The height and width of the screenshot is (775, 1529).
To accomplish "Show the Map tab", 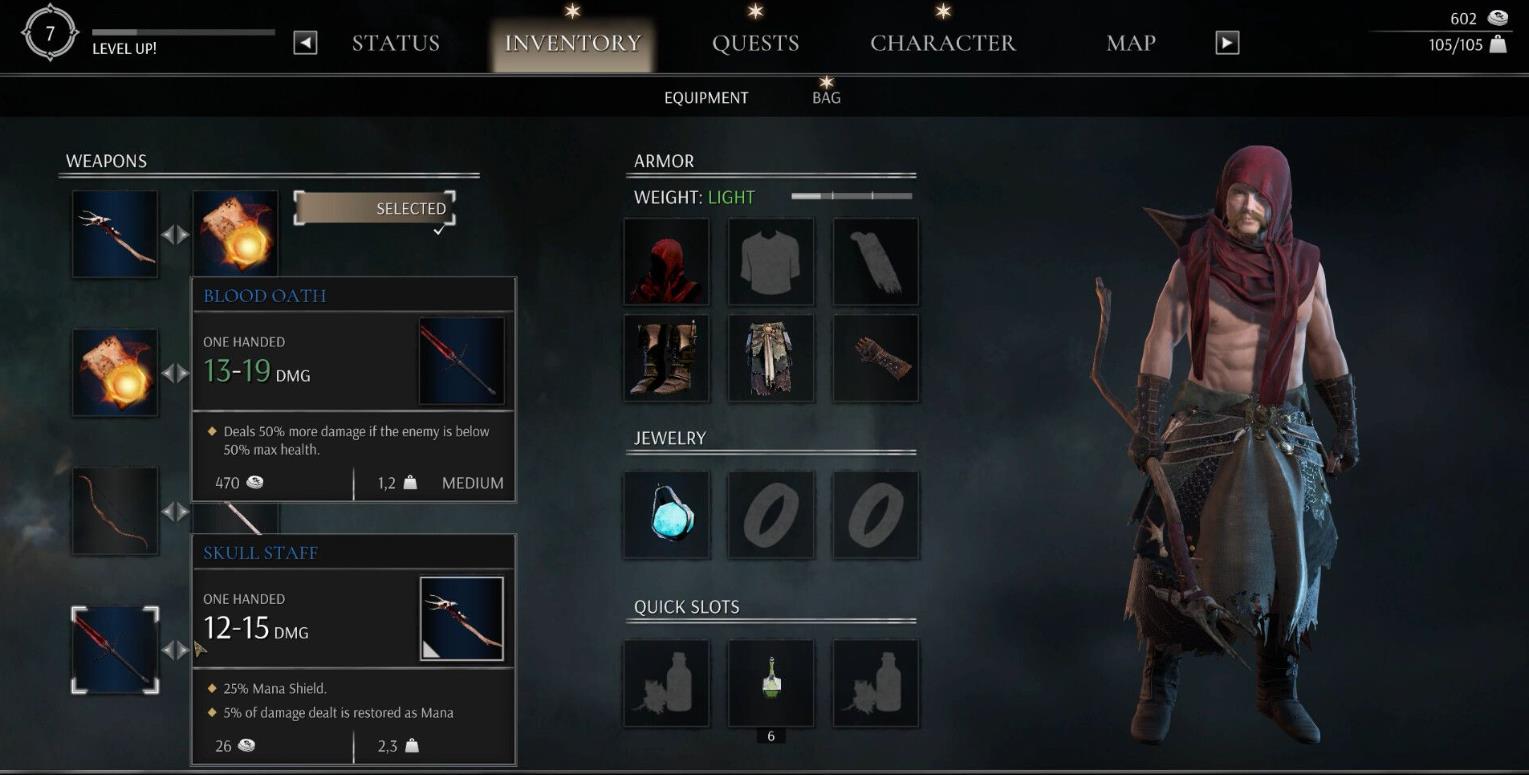I will pyautogui.click(x=1130, y=43).
